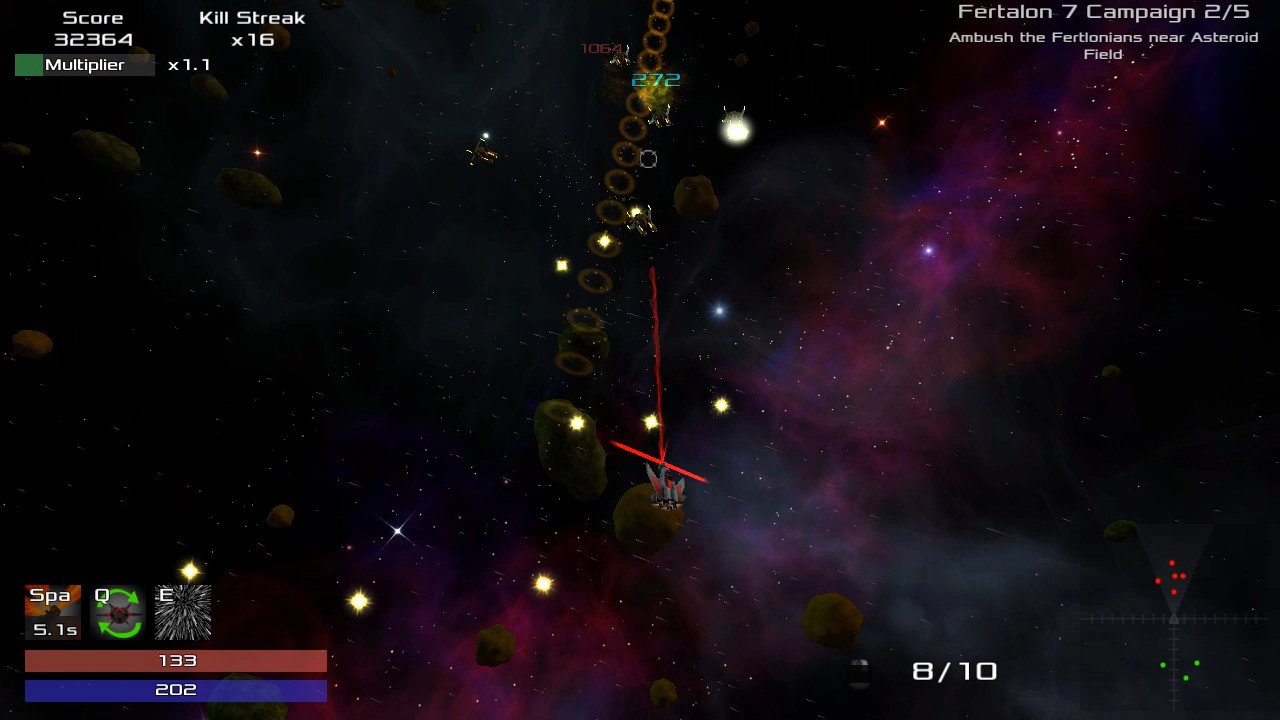The width and height of the screenshot is (1280, 720).
Task: Trigger the E warp speed ability icon
Action: tap(182, 610)
